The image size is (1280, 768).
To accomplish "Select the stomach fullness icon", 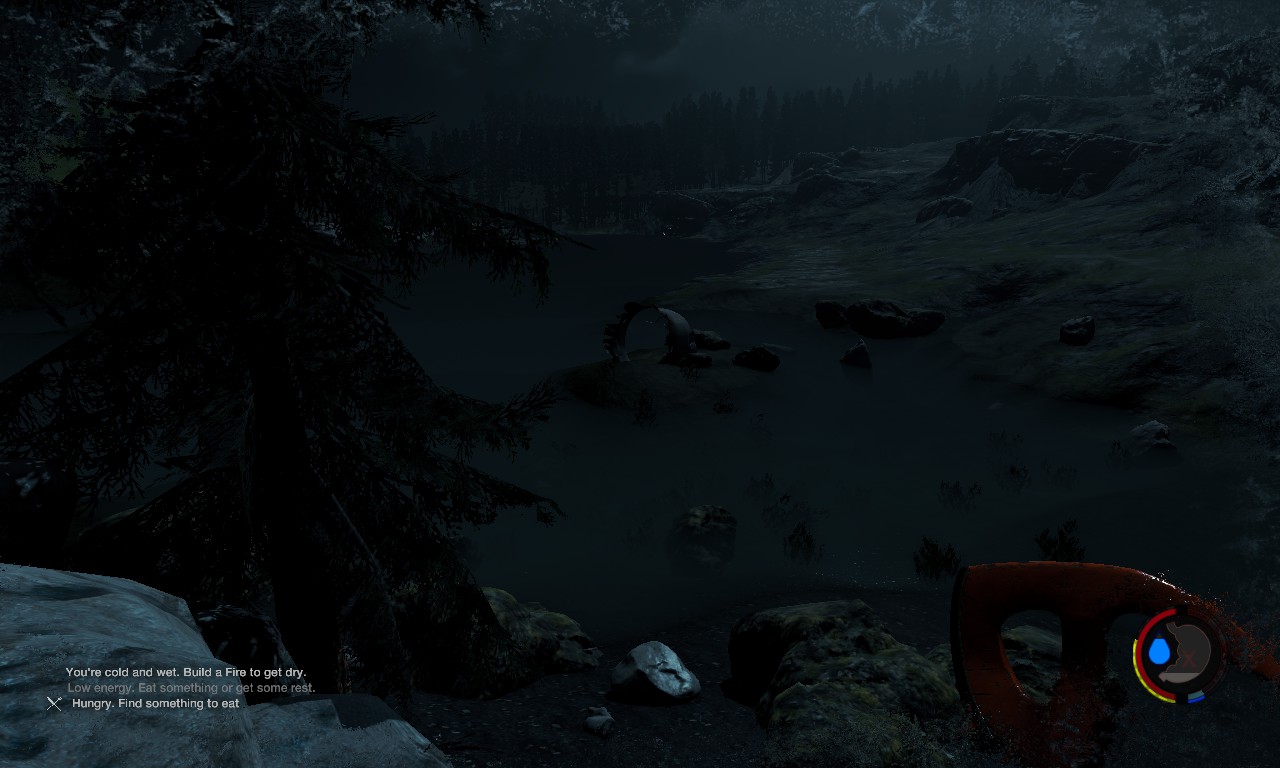I will (x=1190, y=651).
